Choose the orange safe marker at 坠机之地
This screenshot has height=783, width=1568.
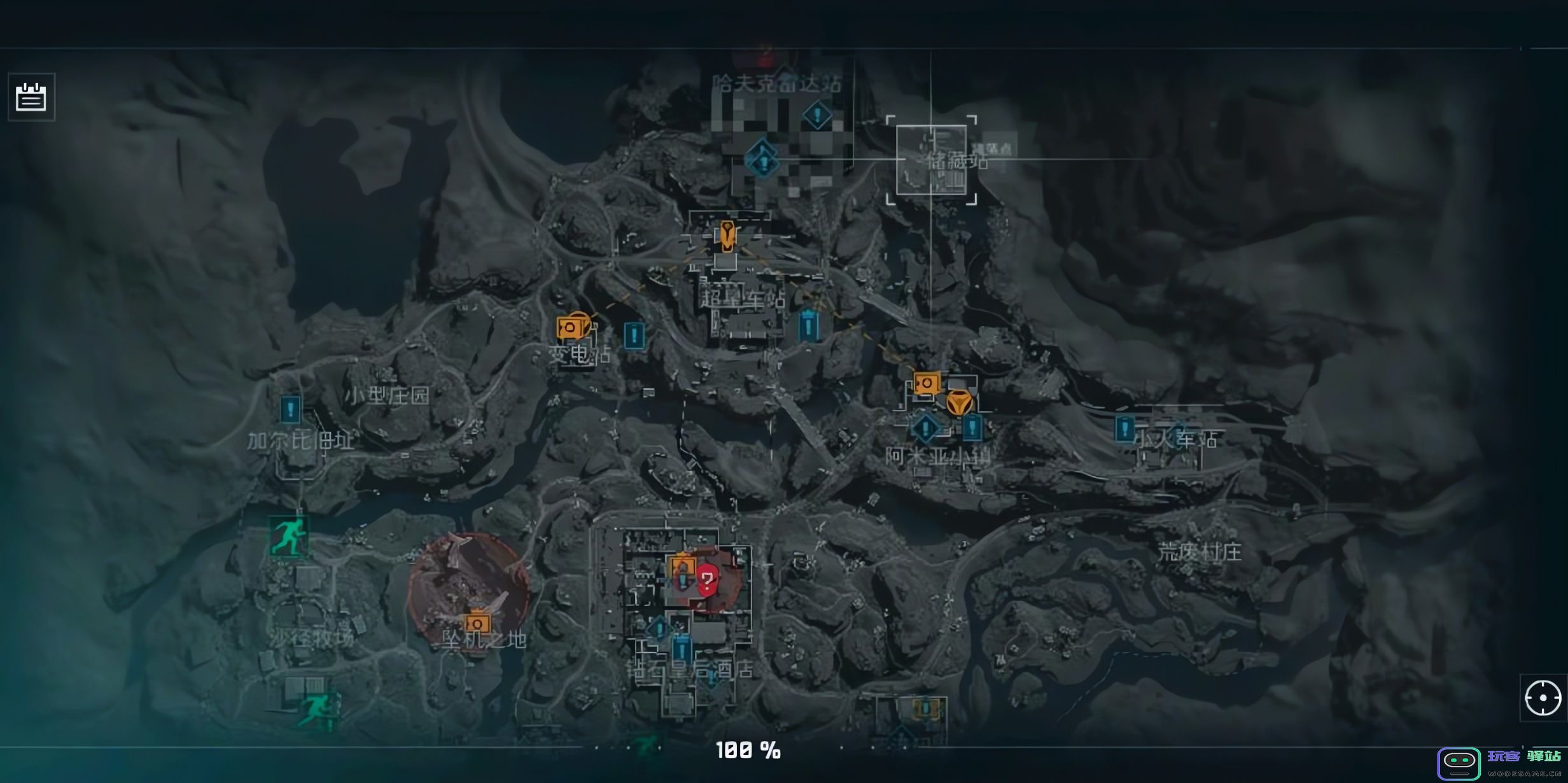pos(477,623)
